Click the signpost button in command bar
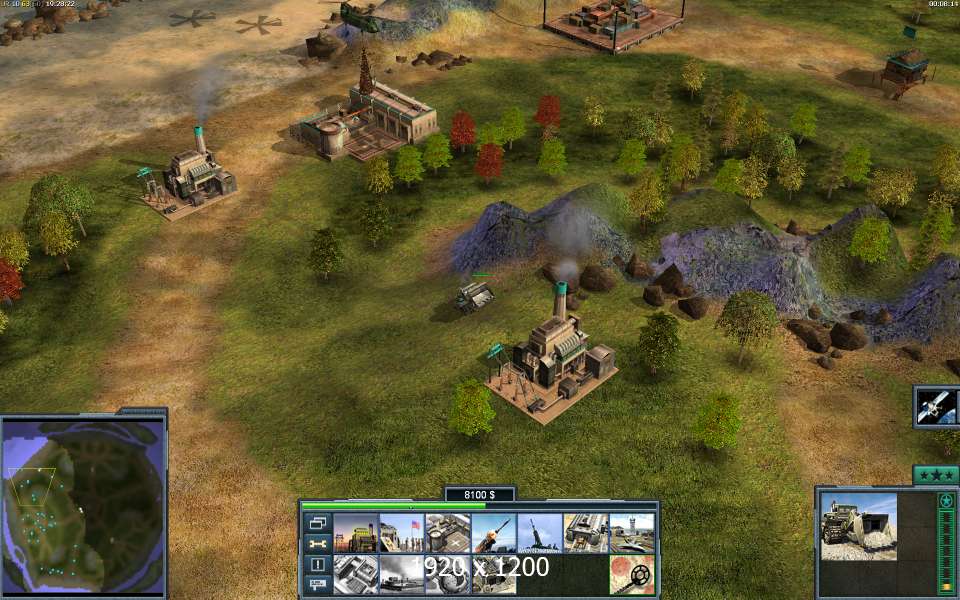 click(318, 584)
